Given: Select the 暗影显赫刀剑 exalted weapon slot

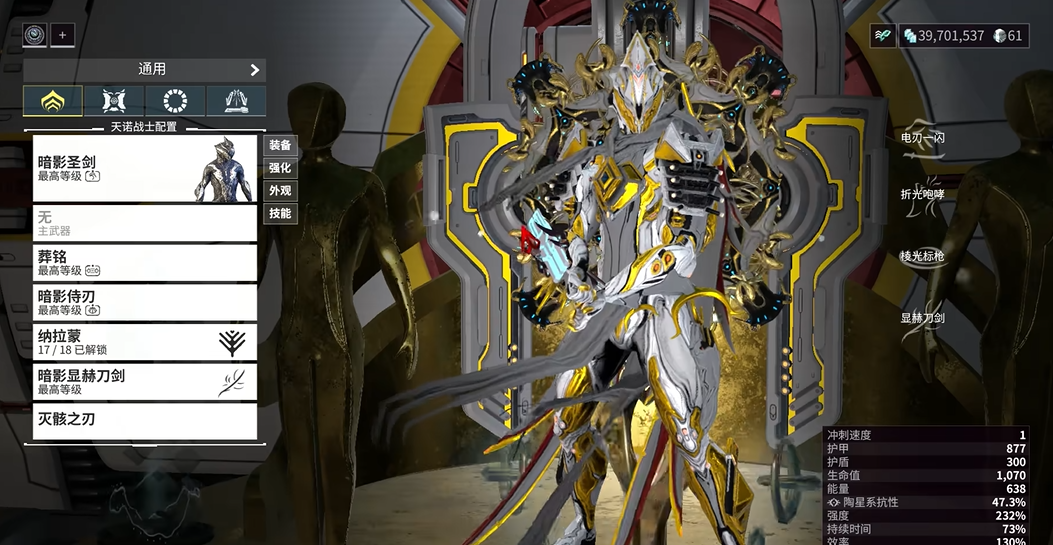Looking at the screenshot, I should point(145,381).
